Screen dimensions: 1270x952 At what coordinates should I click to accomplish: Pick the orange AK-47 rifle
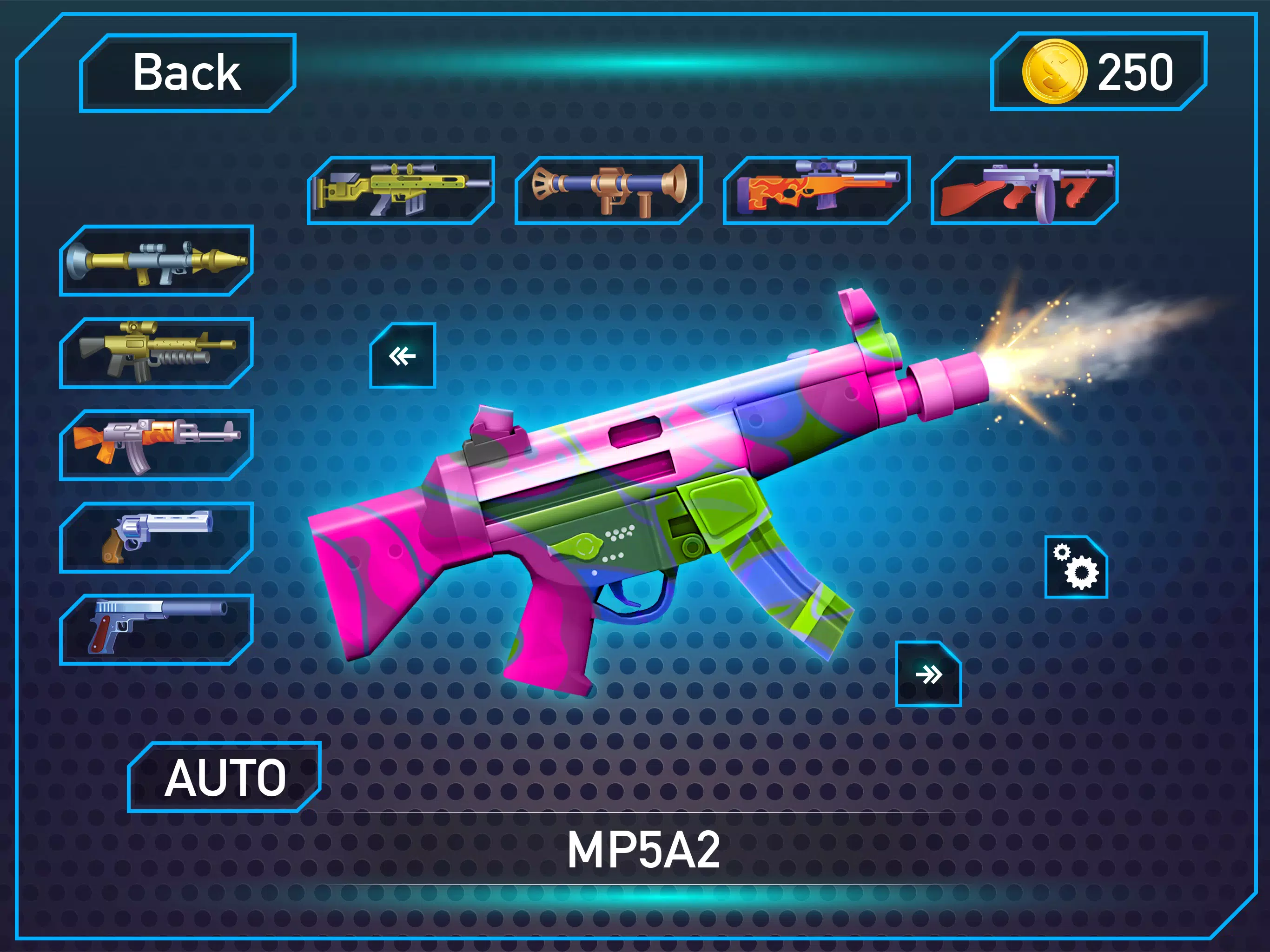coord(156,445)
